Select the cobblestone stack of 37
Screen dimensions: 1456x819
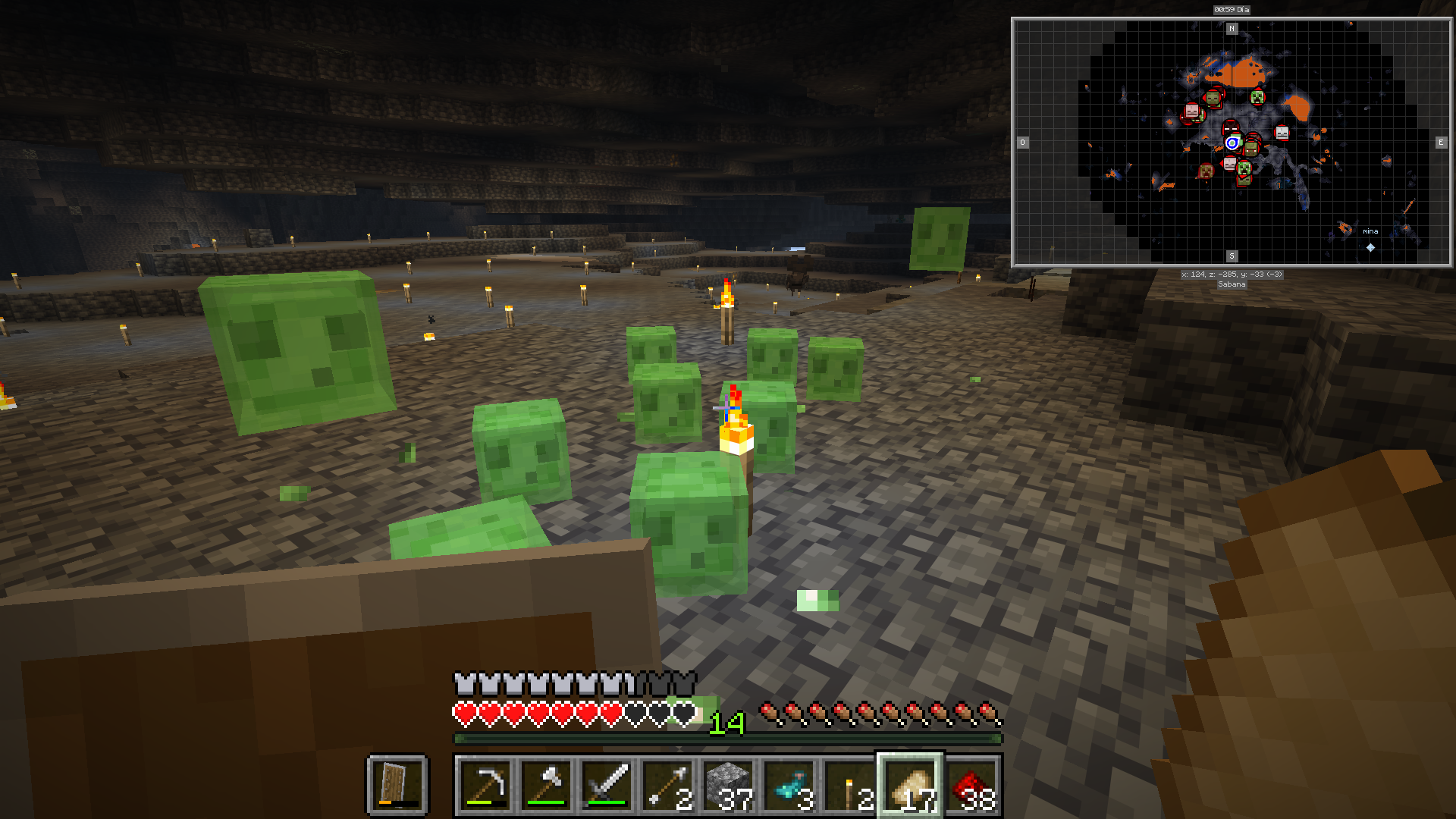[x=728, y=786]
